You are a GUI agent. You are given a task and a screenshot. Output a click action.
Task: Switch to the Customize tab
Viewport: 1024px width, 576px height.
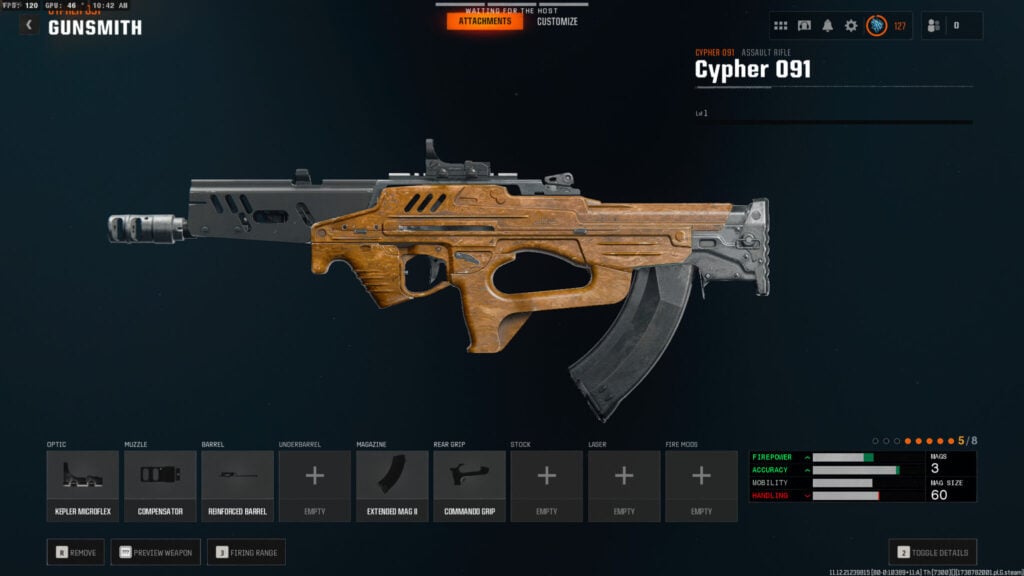tap(557, 21)
